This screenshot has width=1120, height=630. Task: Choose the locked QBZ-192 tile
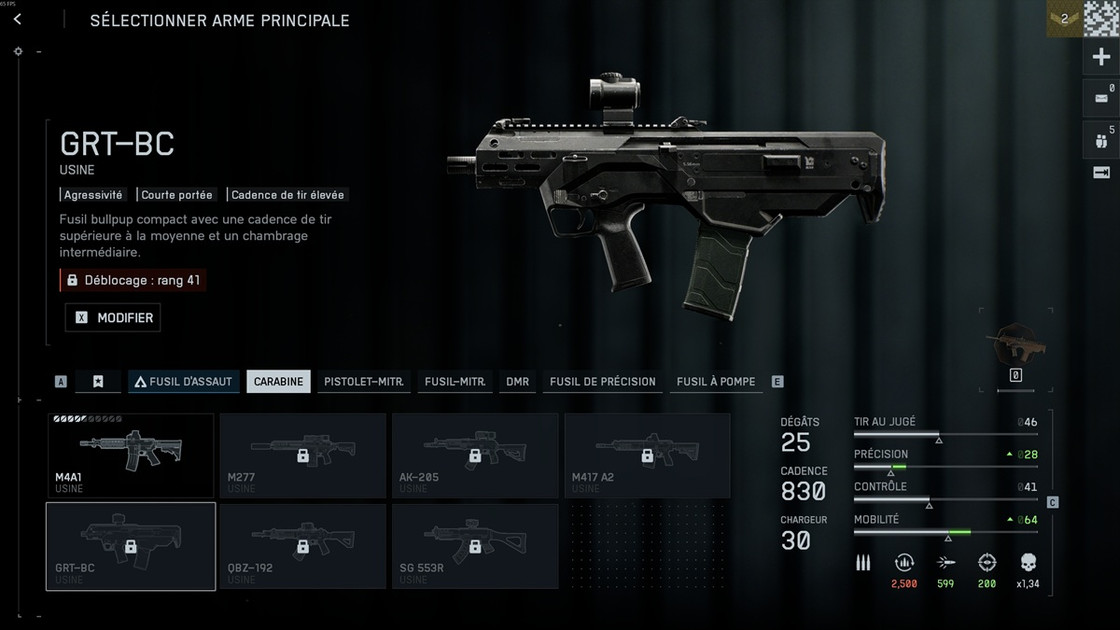(x=302, y=546)
